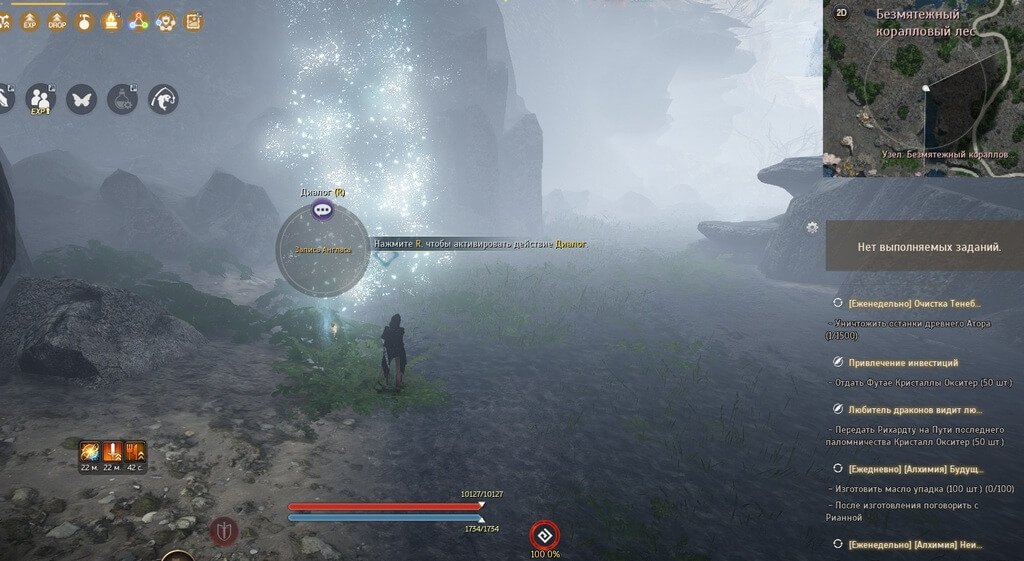The height and width of the screenshot is (561, 1024).
Task: Select the Очистка Тенеб... weekly quest
Action: pyautogui.click(x=914, y=303)
